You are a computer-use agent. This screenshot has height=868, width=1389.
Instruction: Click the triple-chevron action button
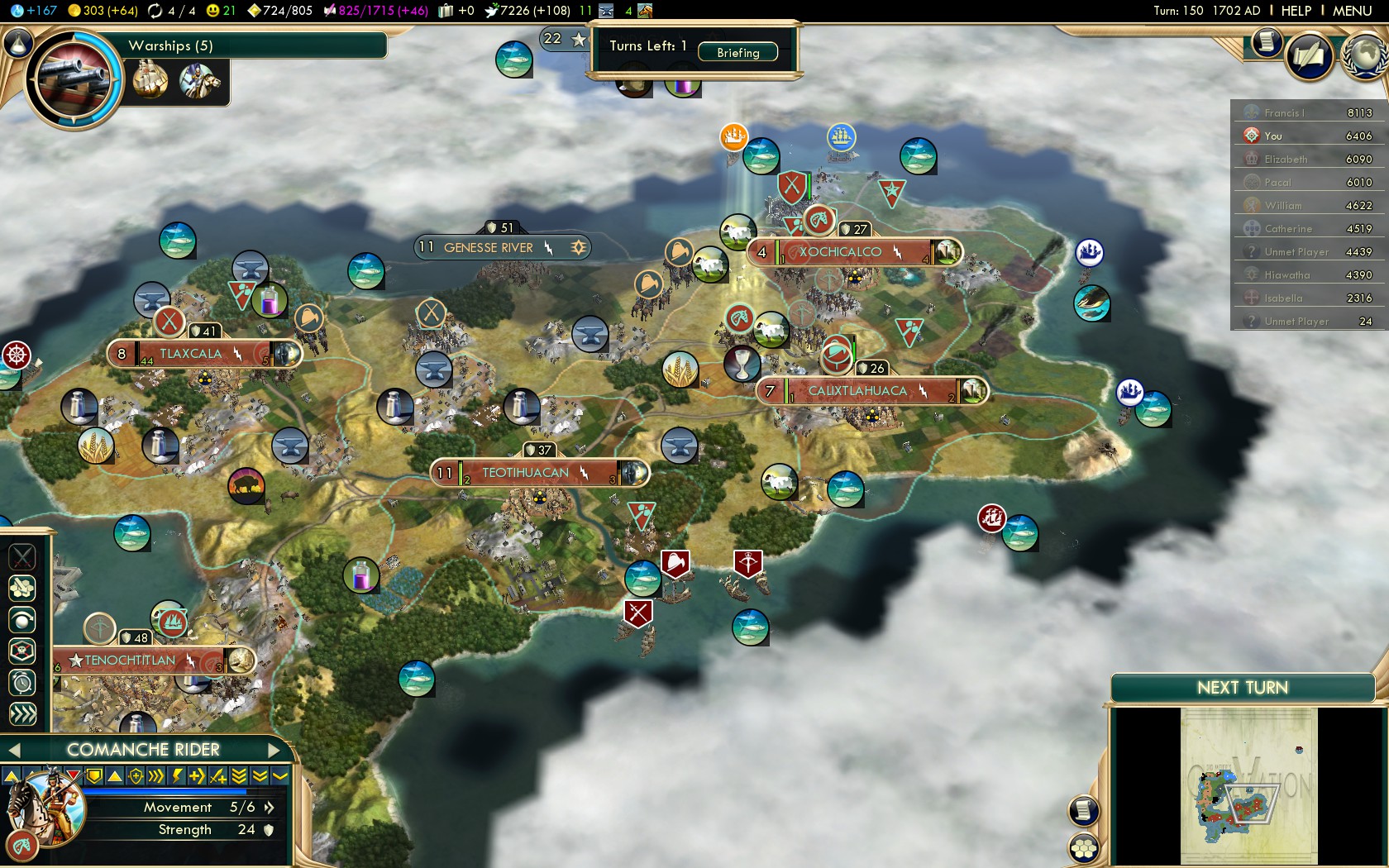22,714
